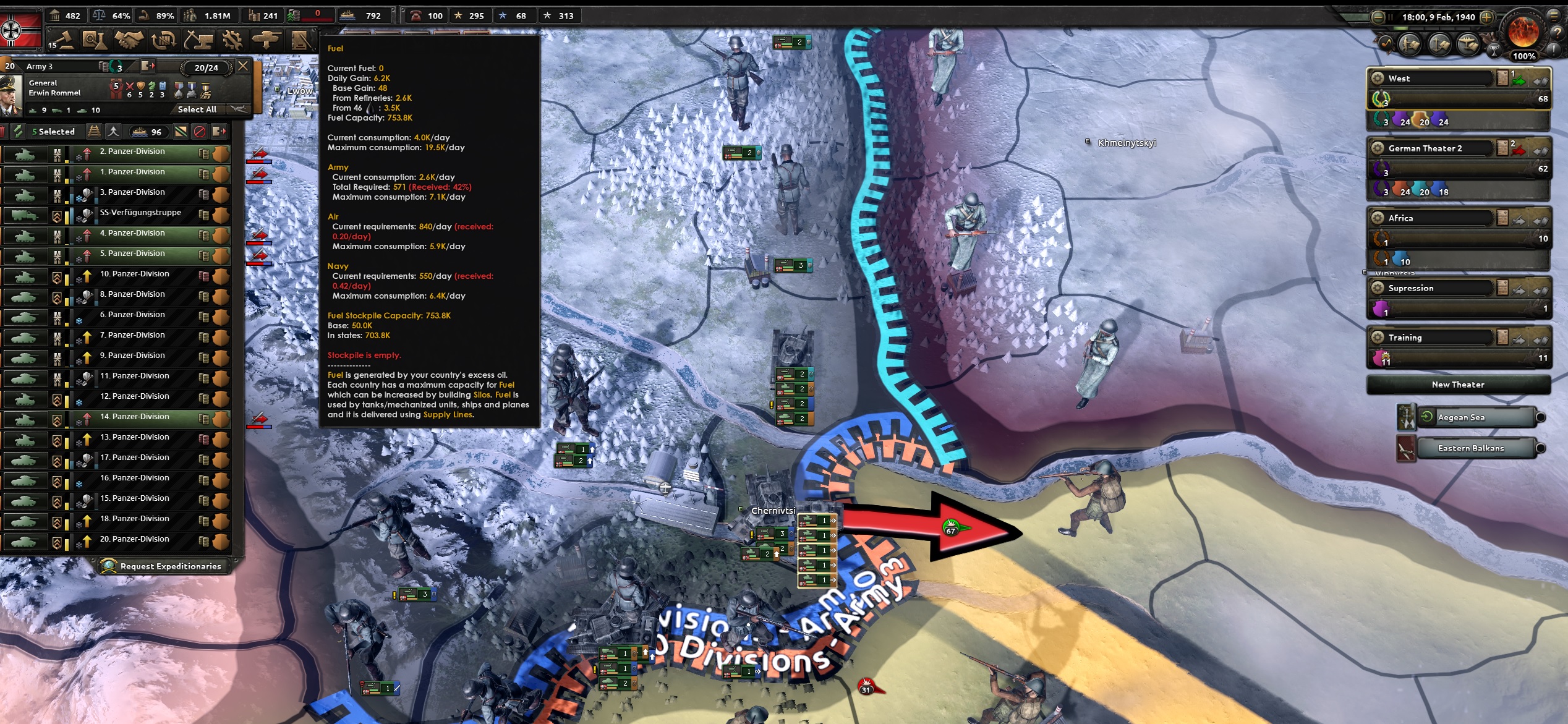Toggle the cancel-orders prohibition icon

tap(198, 132)
